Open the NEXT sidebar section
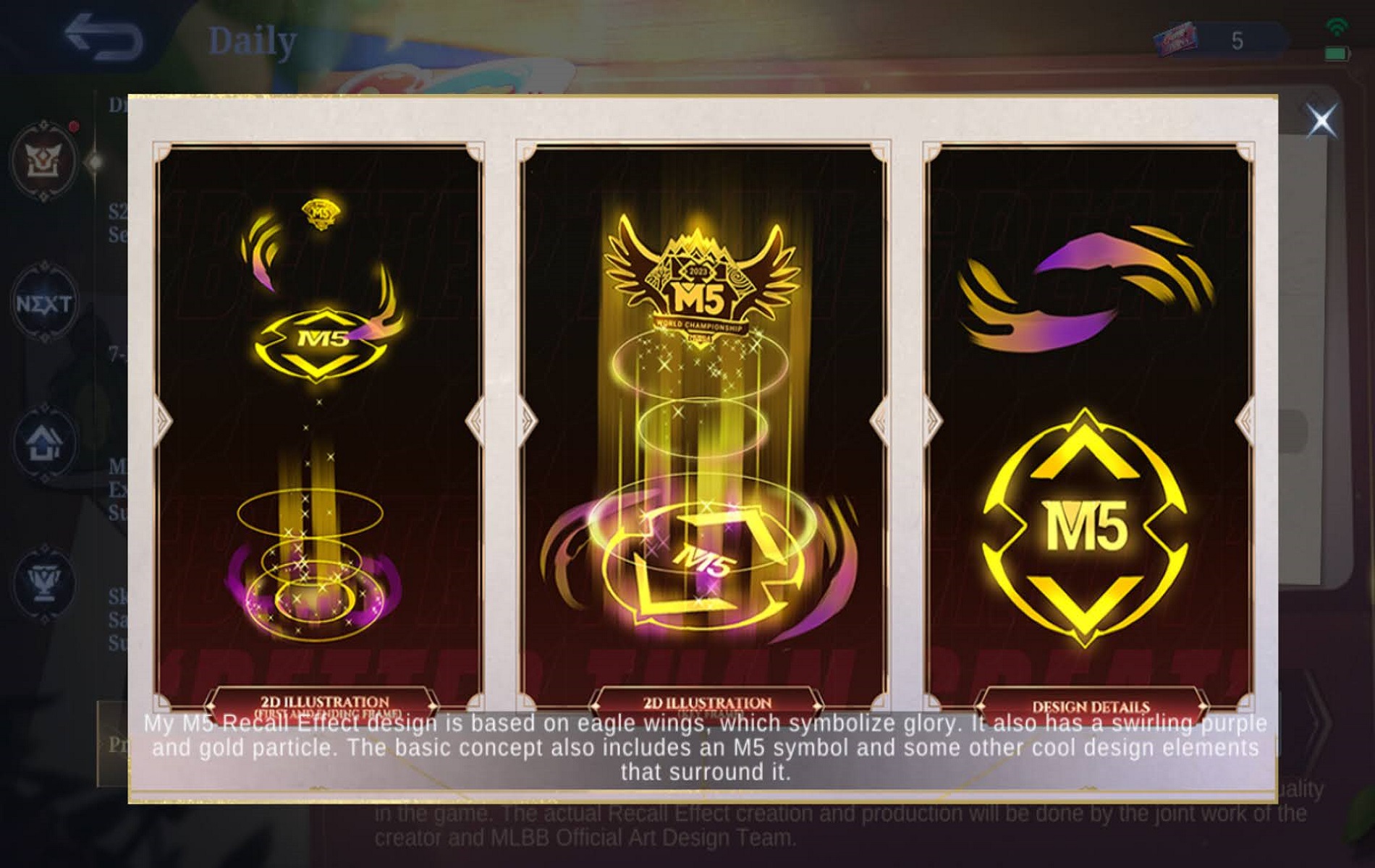1375x868 pixels. click(x=44, y=304)
